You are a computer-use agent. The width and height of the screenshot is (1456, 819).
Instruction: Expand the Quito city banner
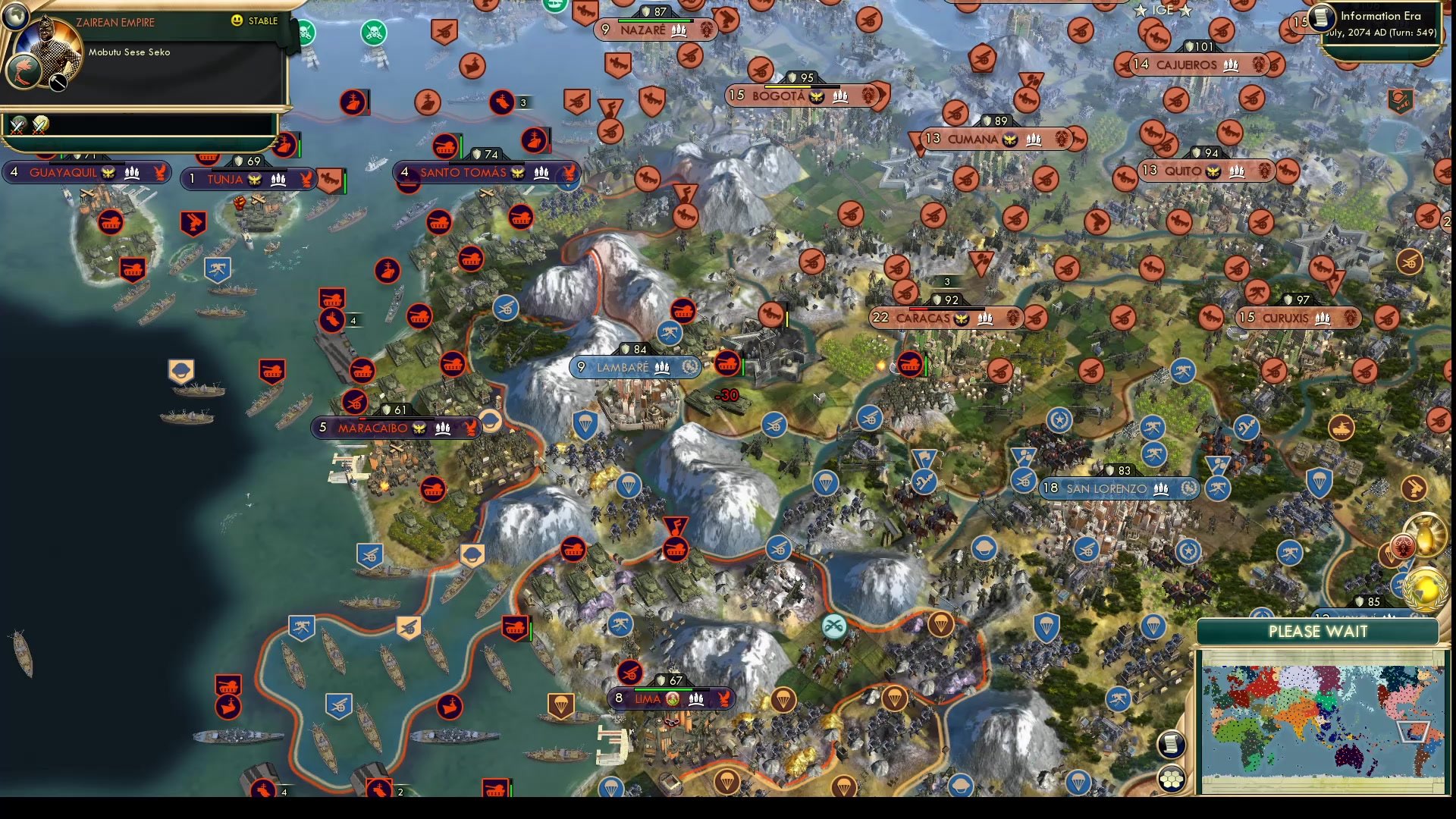(x=1204, y=171)
